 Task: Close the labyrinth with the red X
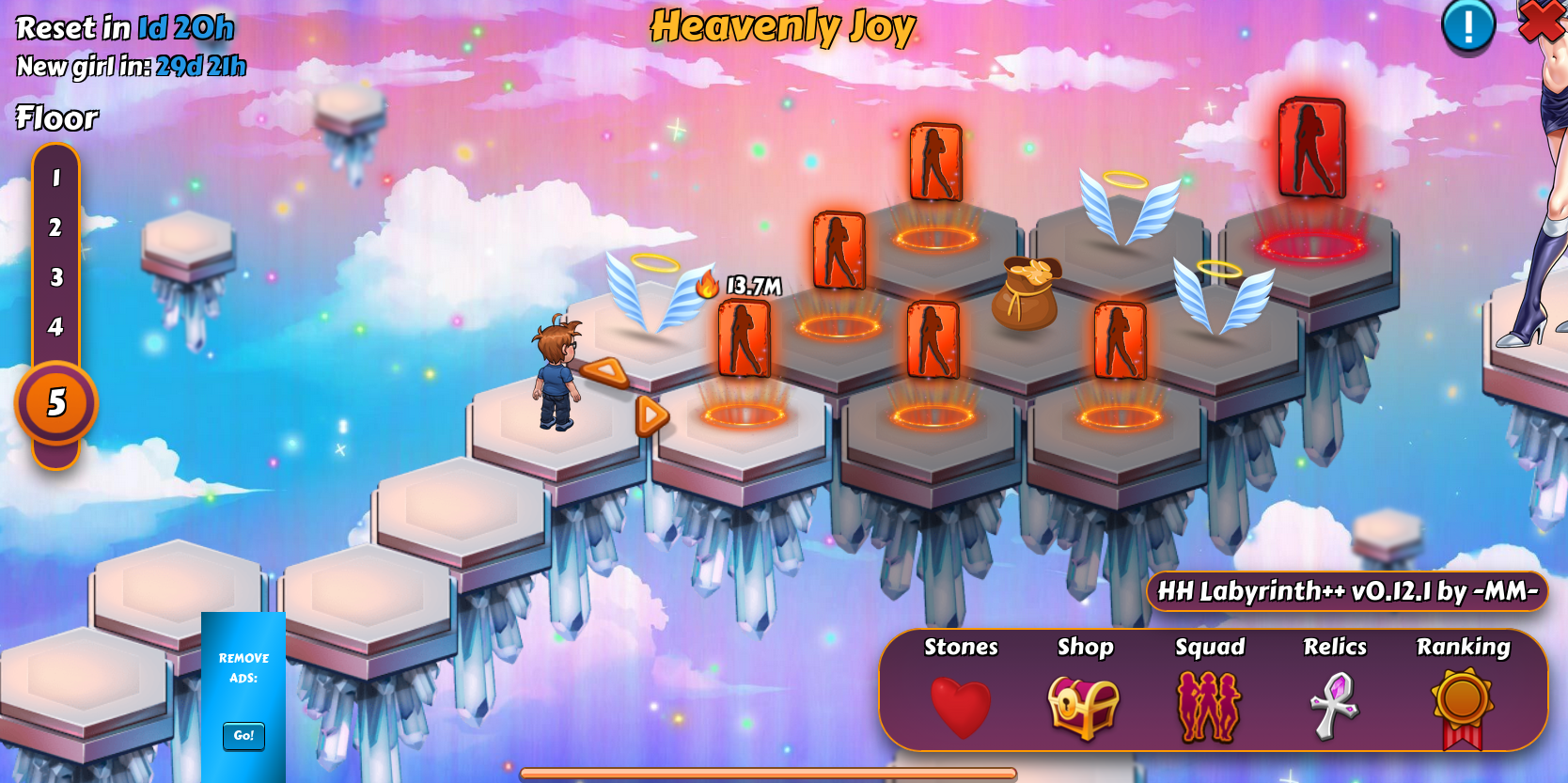pyautogui.click(x=1544, y=21)
